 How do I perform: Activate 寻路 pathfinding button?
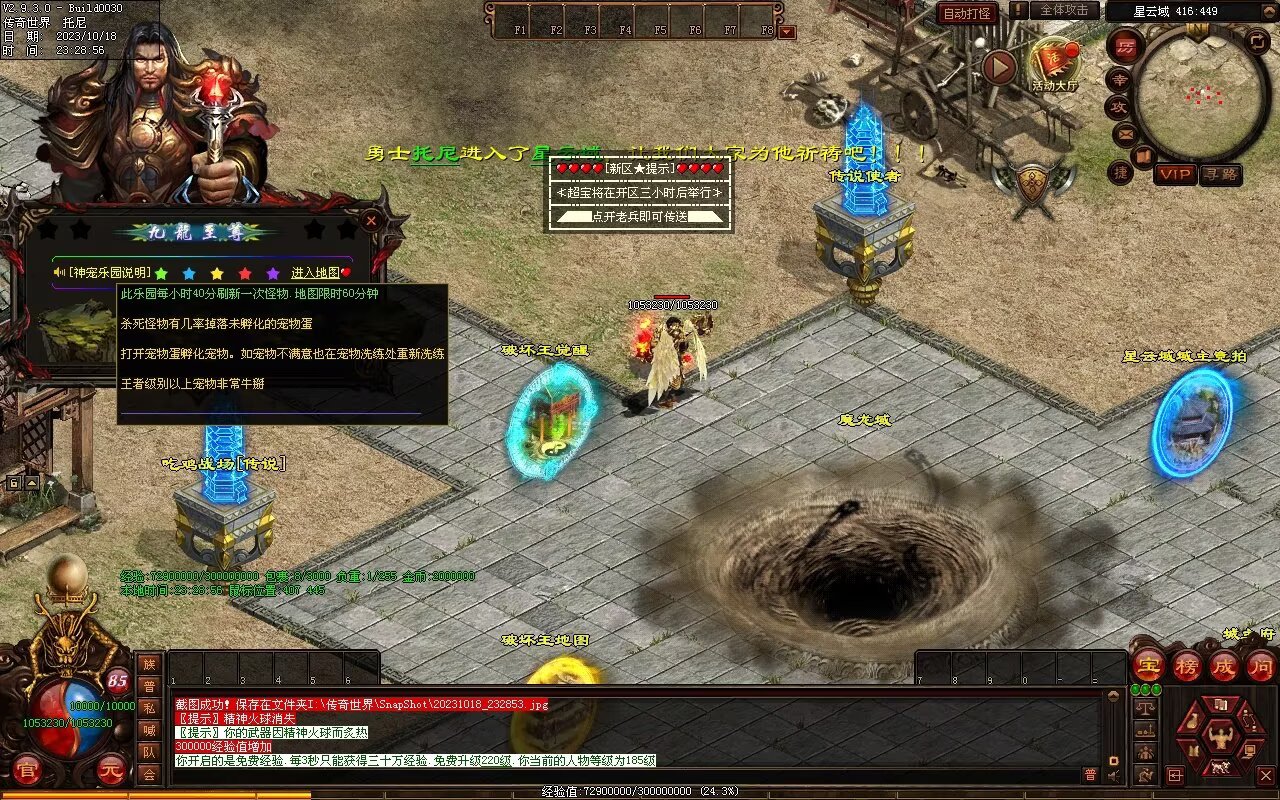tap(1220, 174)
